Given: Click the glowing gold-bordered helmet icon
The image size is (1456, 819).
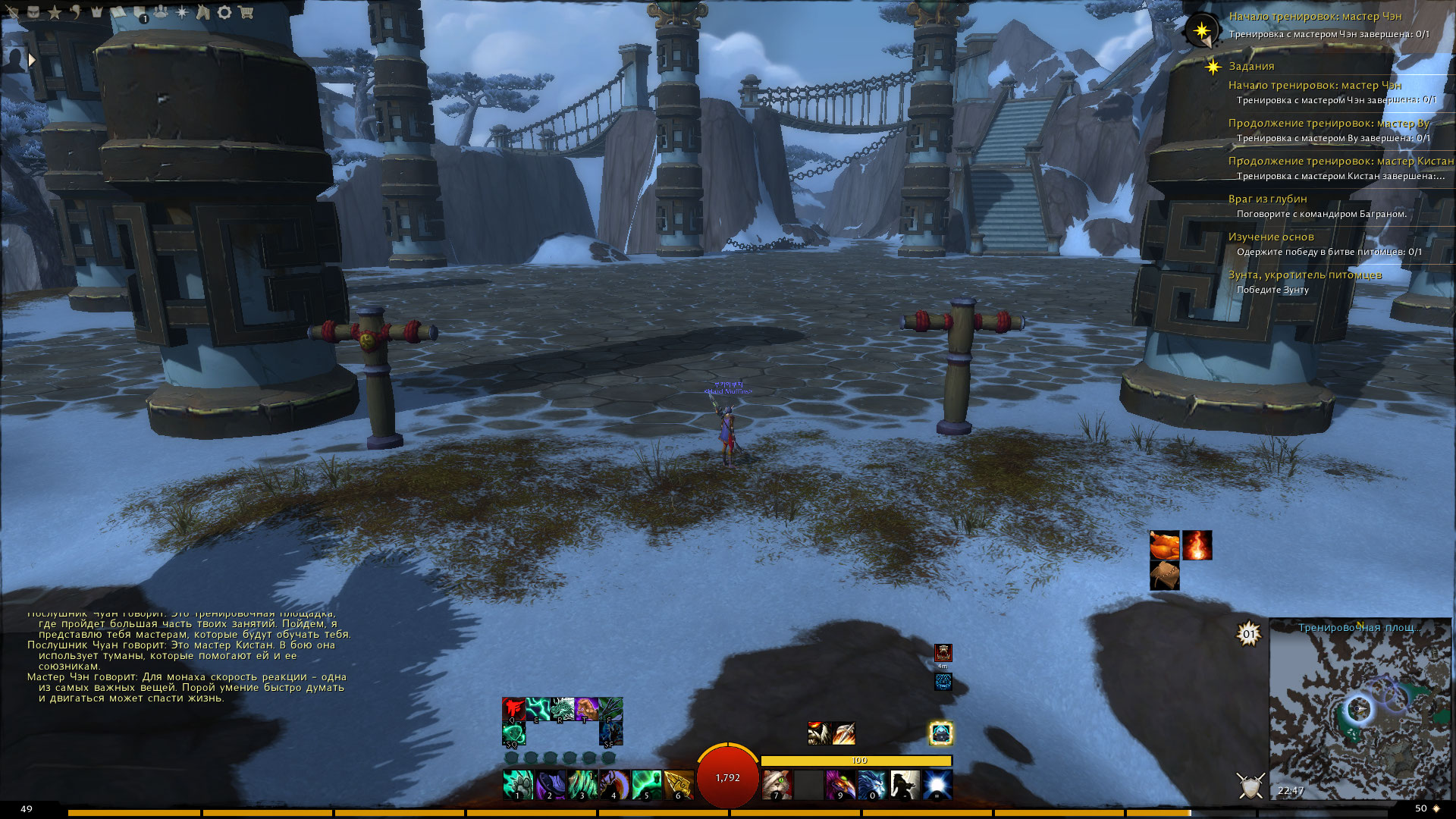Looking at the screenshot, I should coord(941,733).
